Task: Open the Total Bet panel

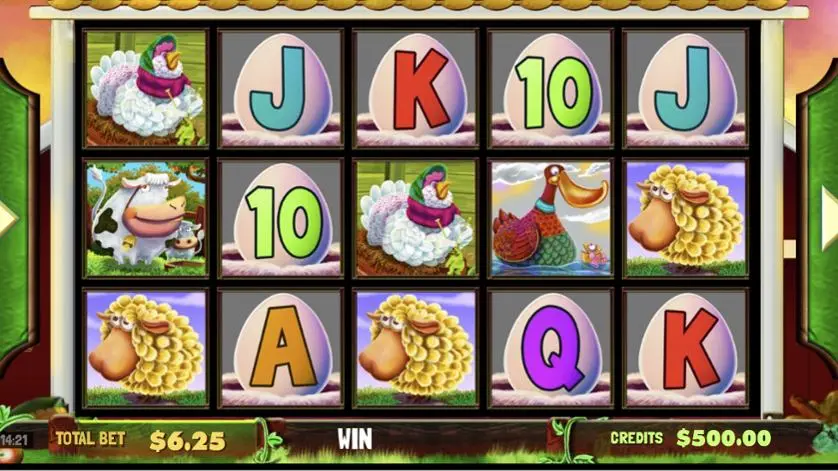Action: [148, 437]
